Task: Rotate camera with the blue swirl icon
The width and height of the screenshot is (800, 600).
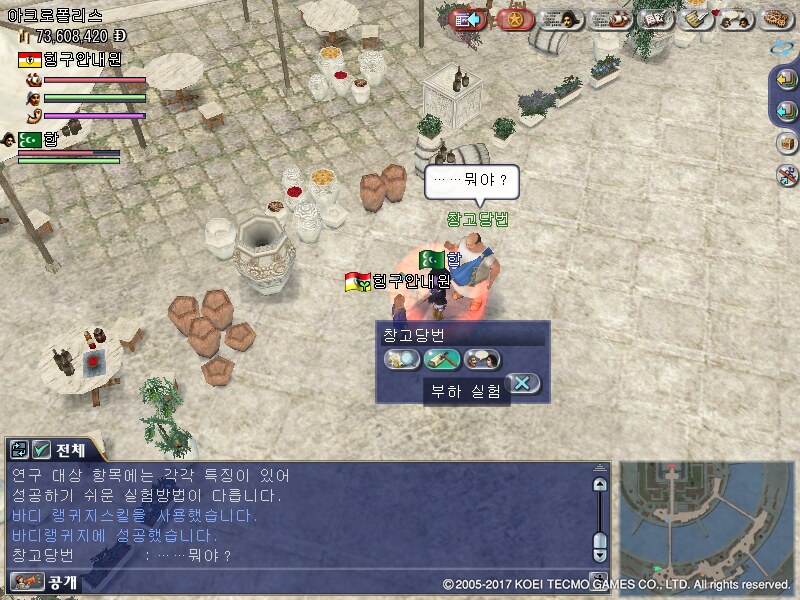Action: click(783, 47)
